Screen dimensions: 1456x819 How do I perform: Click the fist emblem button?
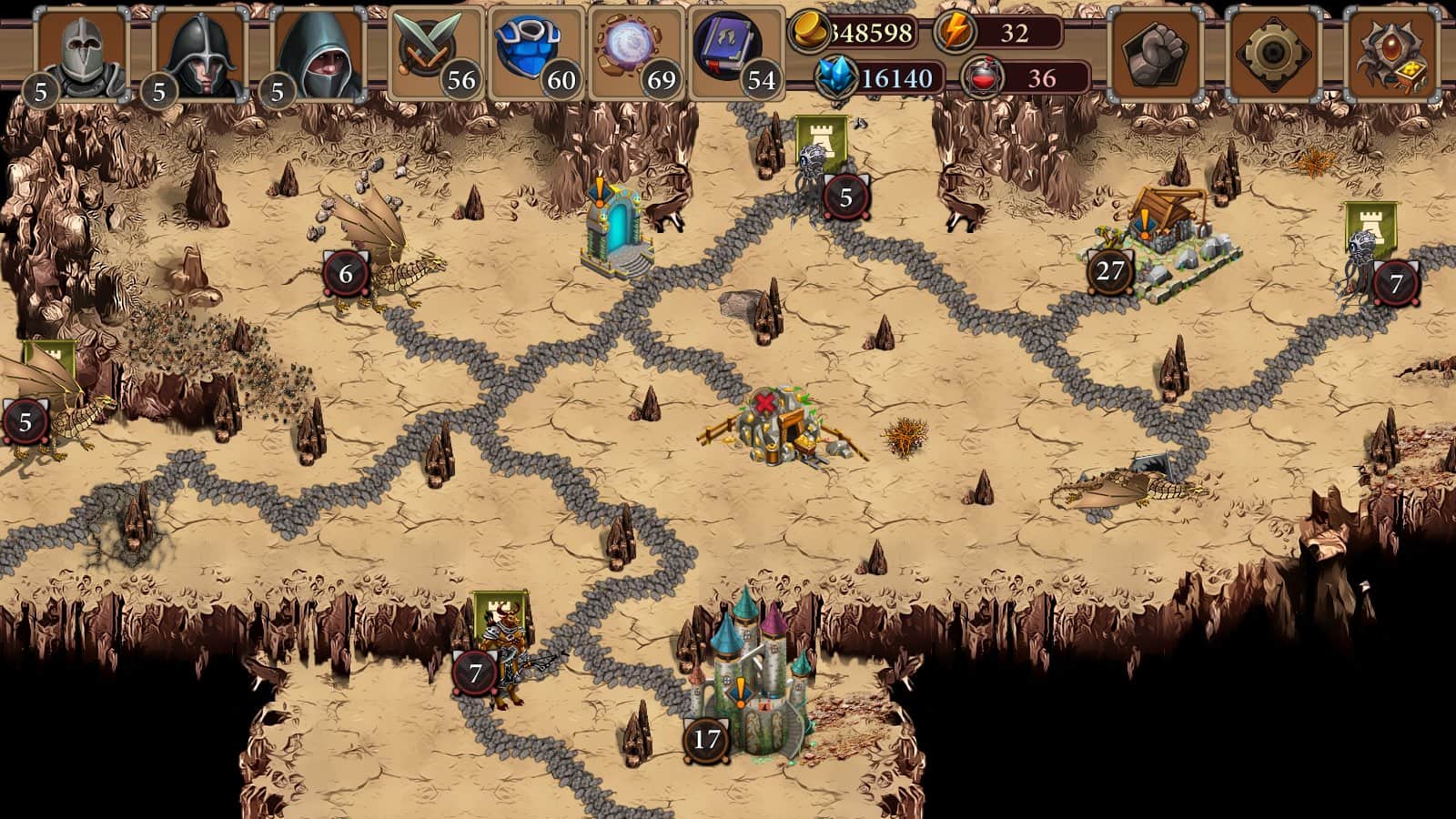point(1154,53)
